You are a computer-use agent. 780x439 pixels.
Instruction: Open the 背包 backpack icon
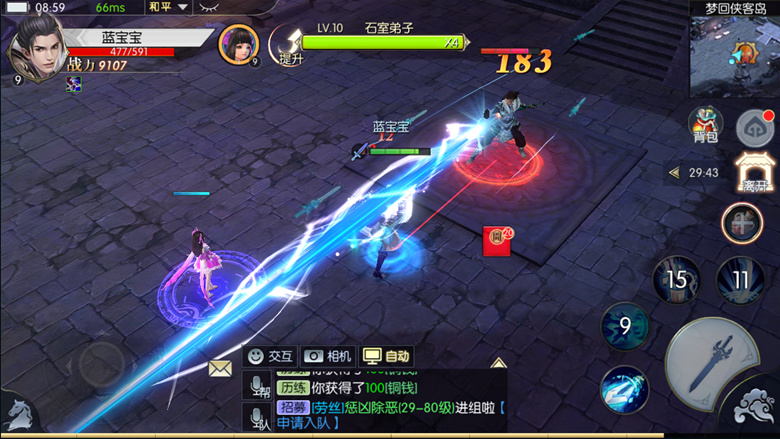click(x=706, y=124)
